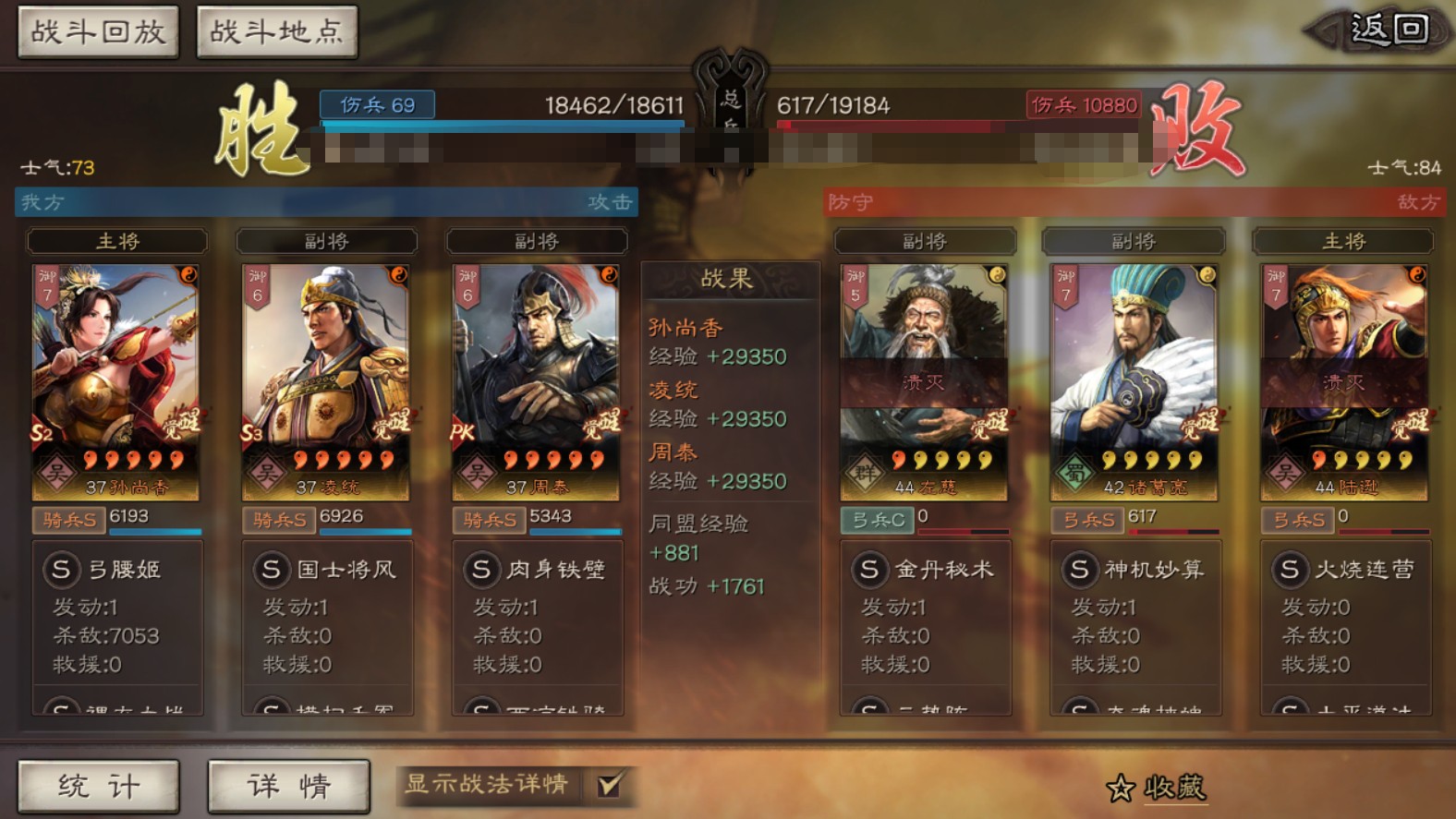Select the 敌方 side header

click(1415, 202)
